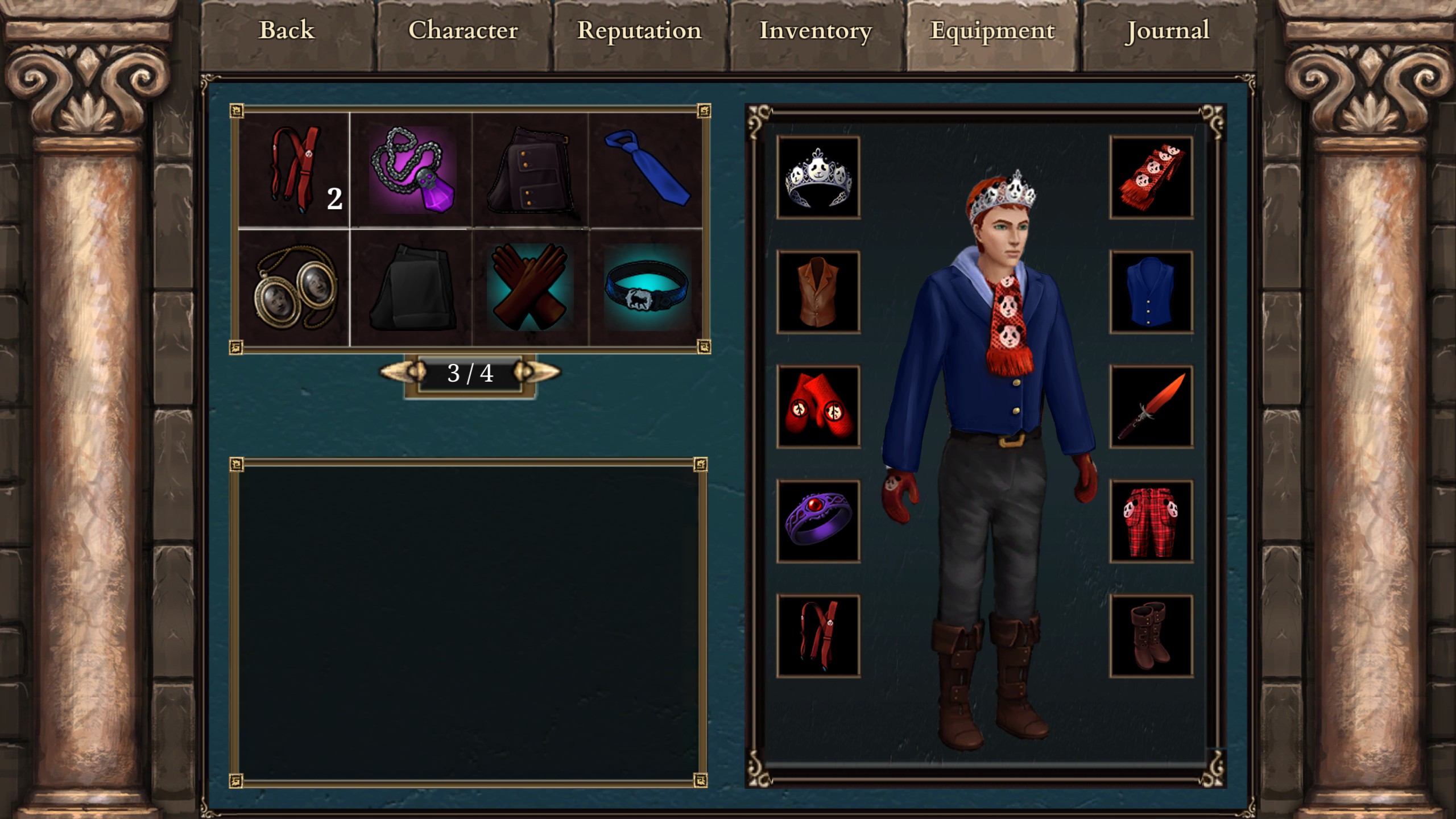Choose the brown leather gloves item
The image size is (1456, 819).
point(529,288)
